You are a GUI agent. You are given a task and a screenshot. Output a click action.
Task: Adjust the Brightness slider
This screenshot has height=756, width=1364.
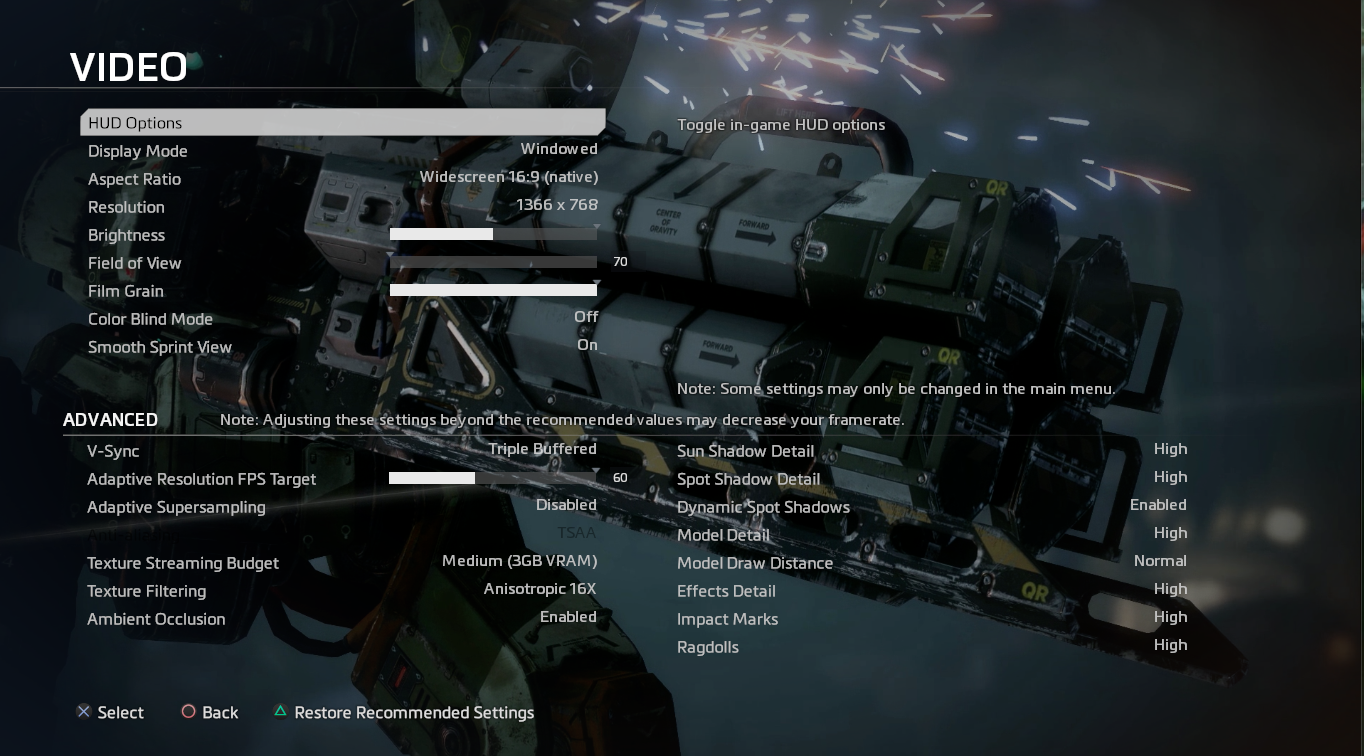[x=493, y=234]
